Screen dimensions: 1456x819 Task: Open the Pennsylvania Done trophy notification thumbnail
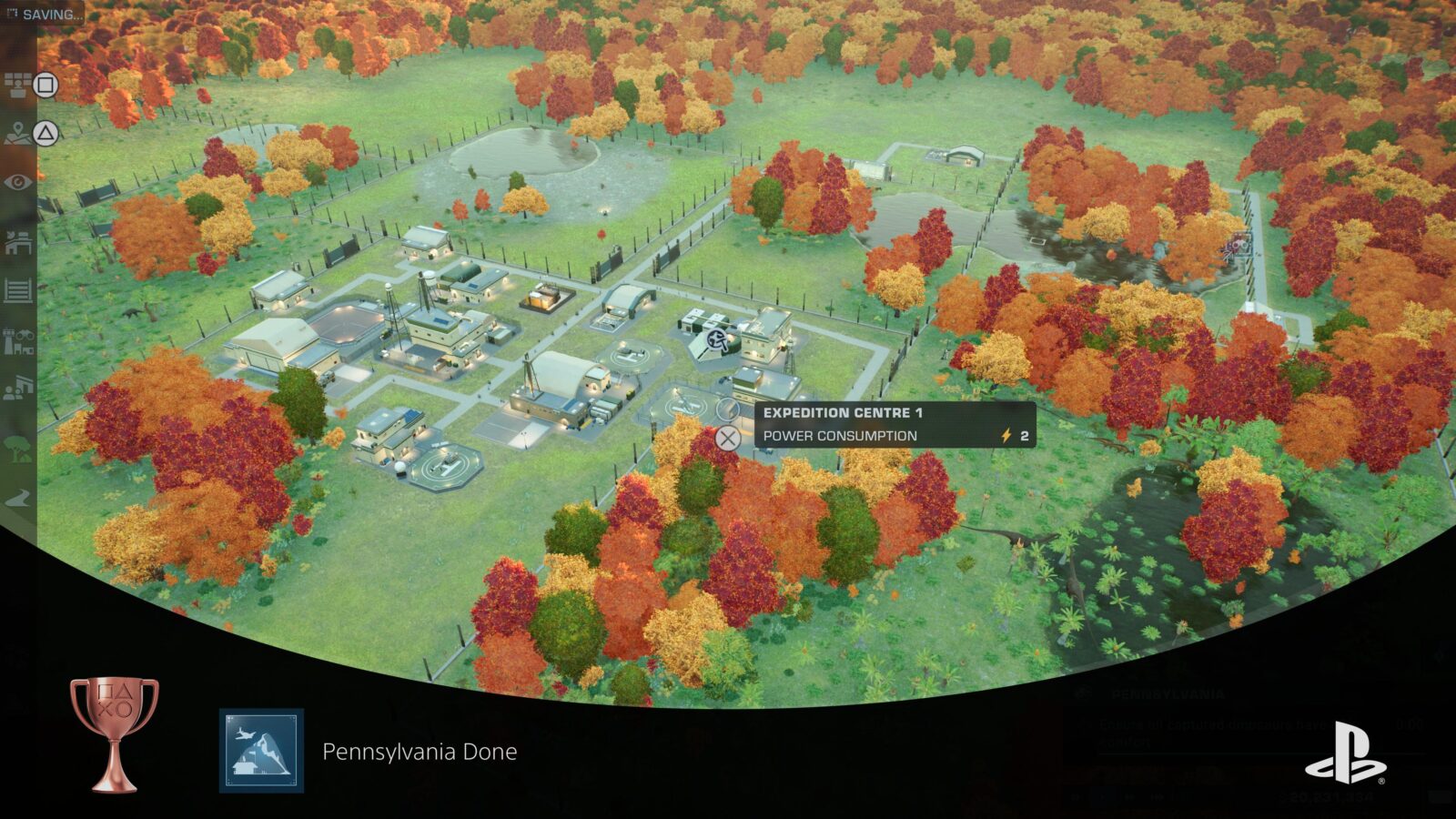261,751
